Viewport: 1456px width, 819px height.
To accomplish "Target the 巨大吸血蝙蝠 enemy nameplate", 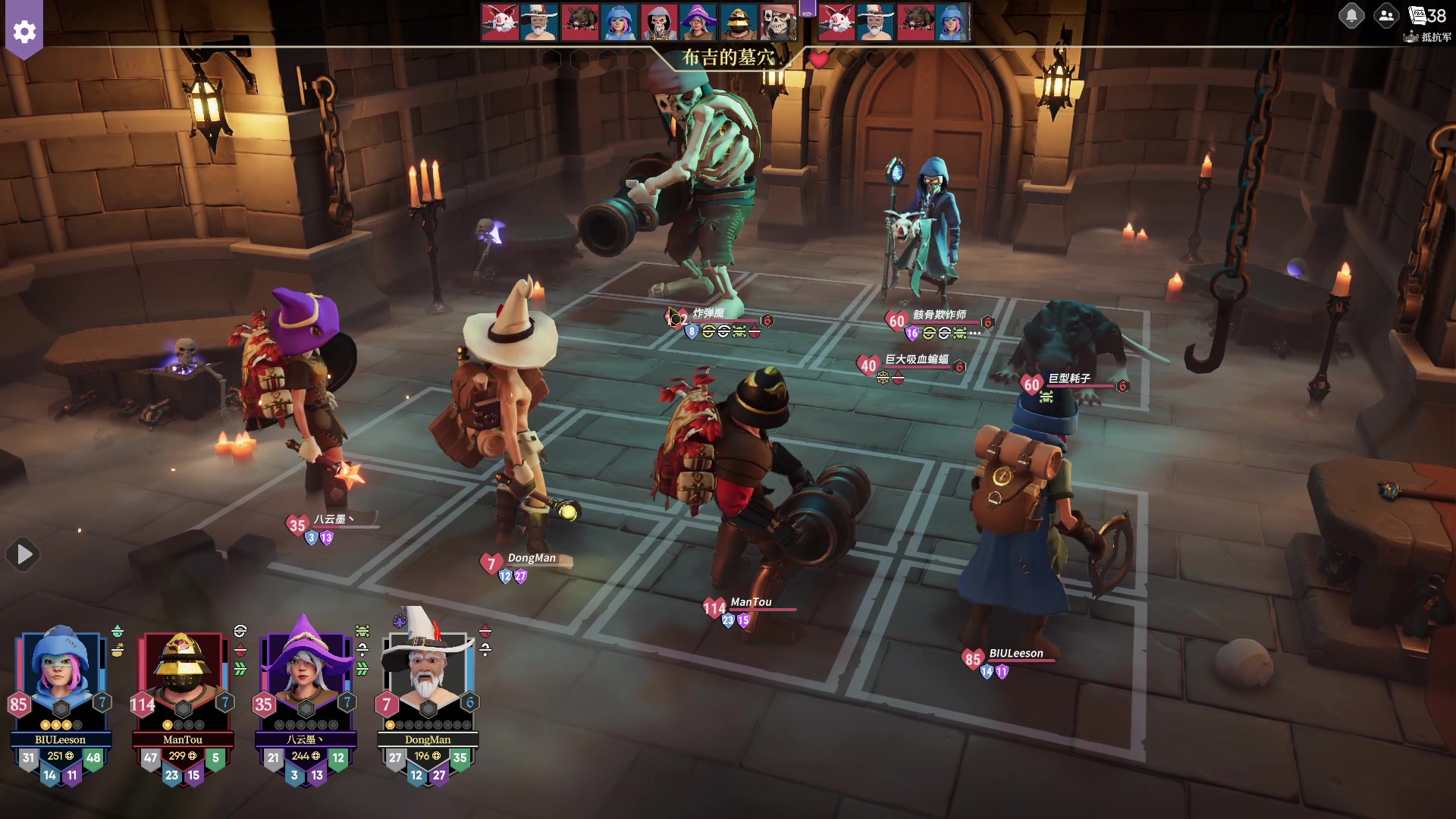I will (x=916, y=359).
